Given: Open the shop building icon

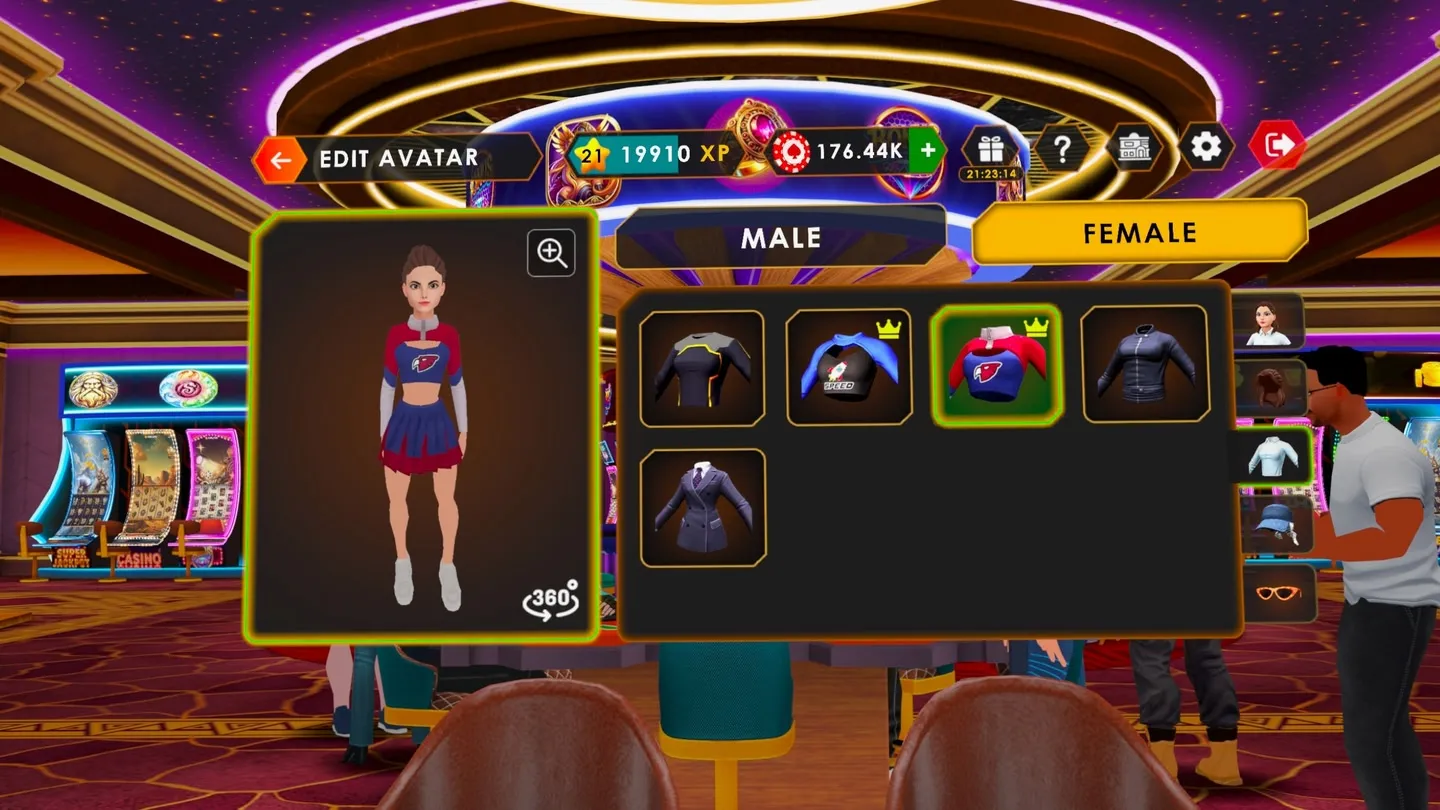Looking at the screenshot, I should [x=1134, y=149].
